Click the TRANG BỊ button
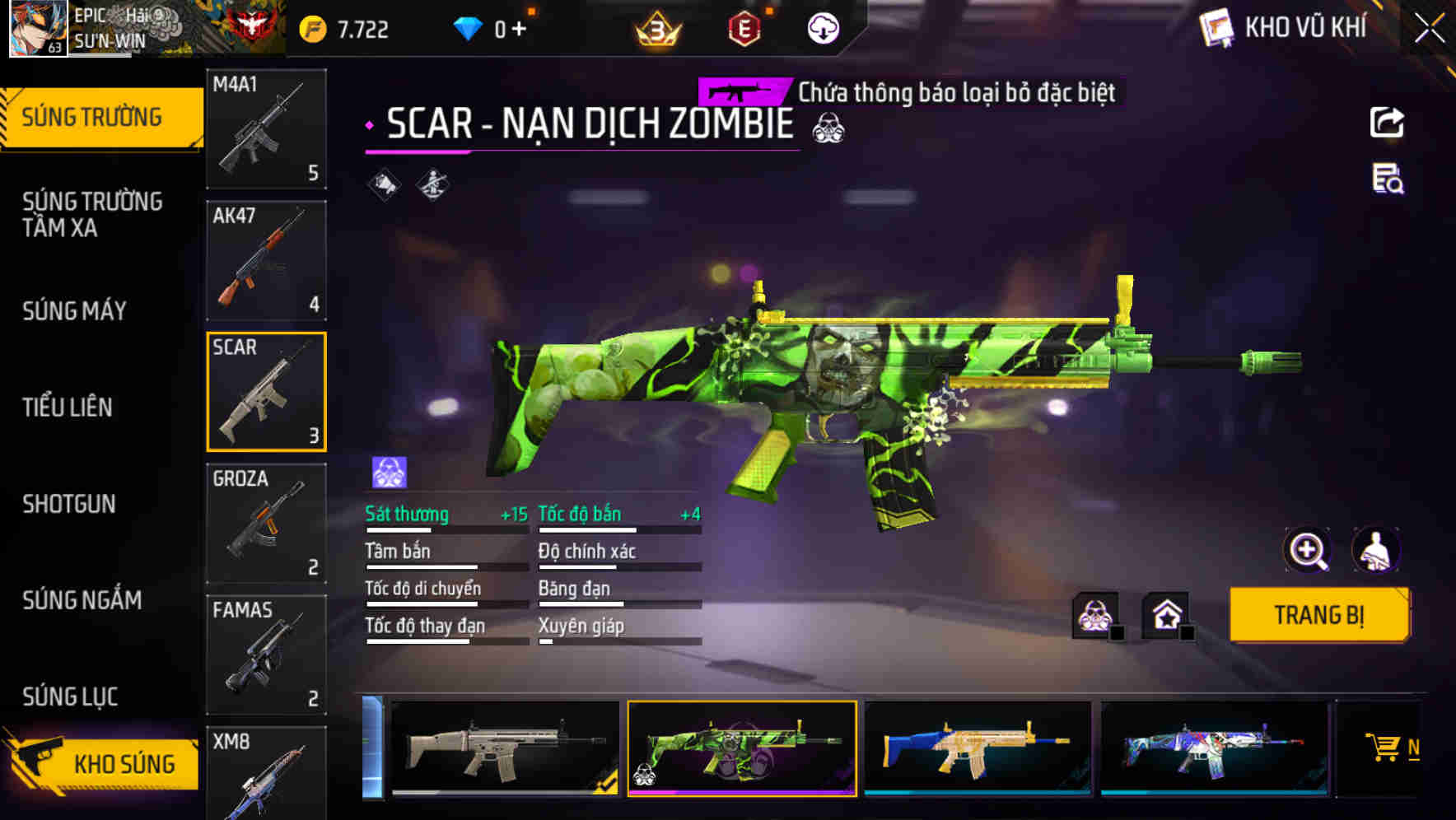 (x=1318, y=614)
